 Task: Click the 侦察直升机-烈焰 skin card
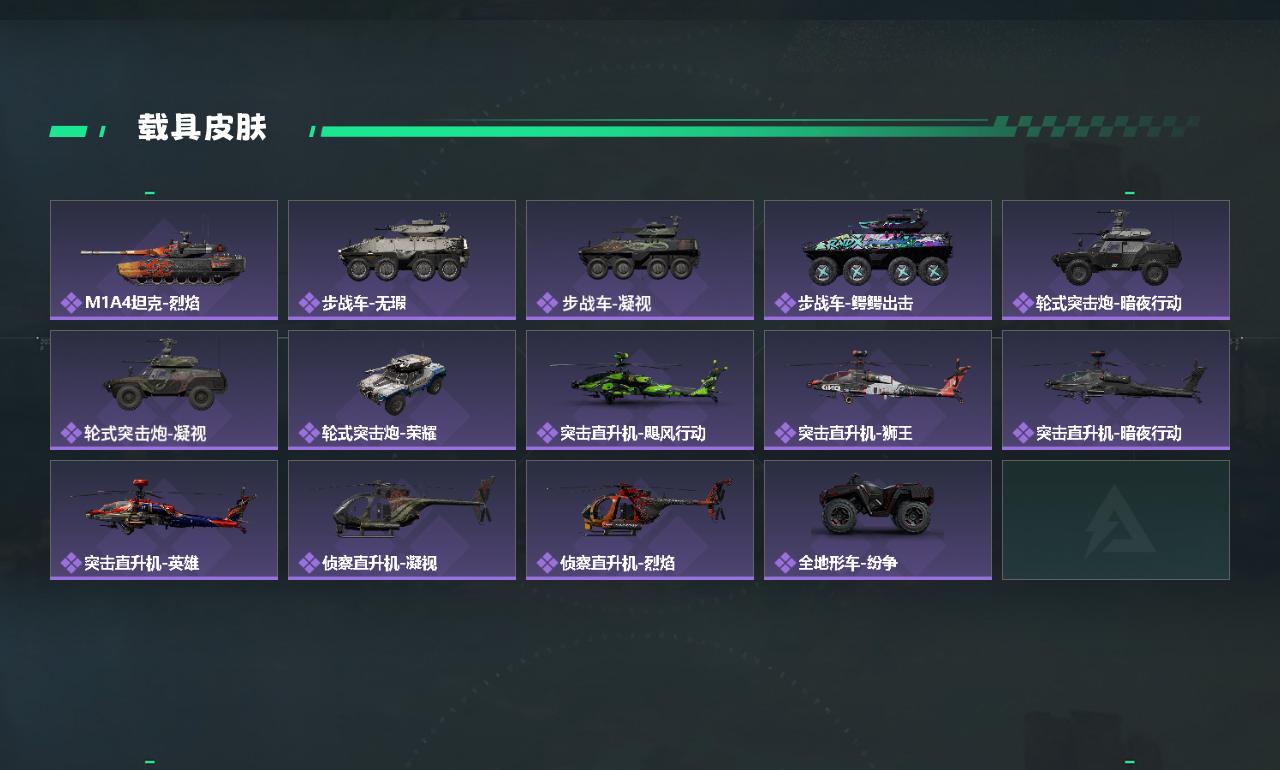tap(640, 519)
